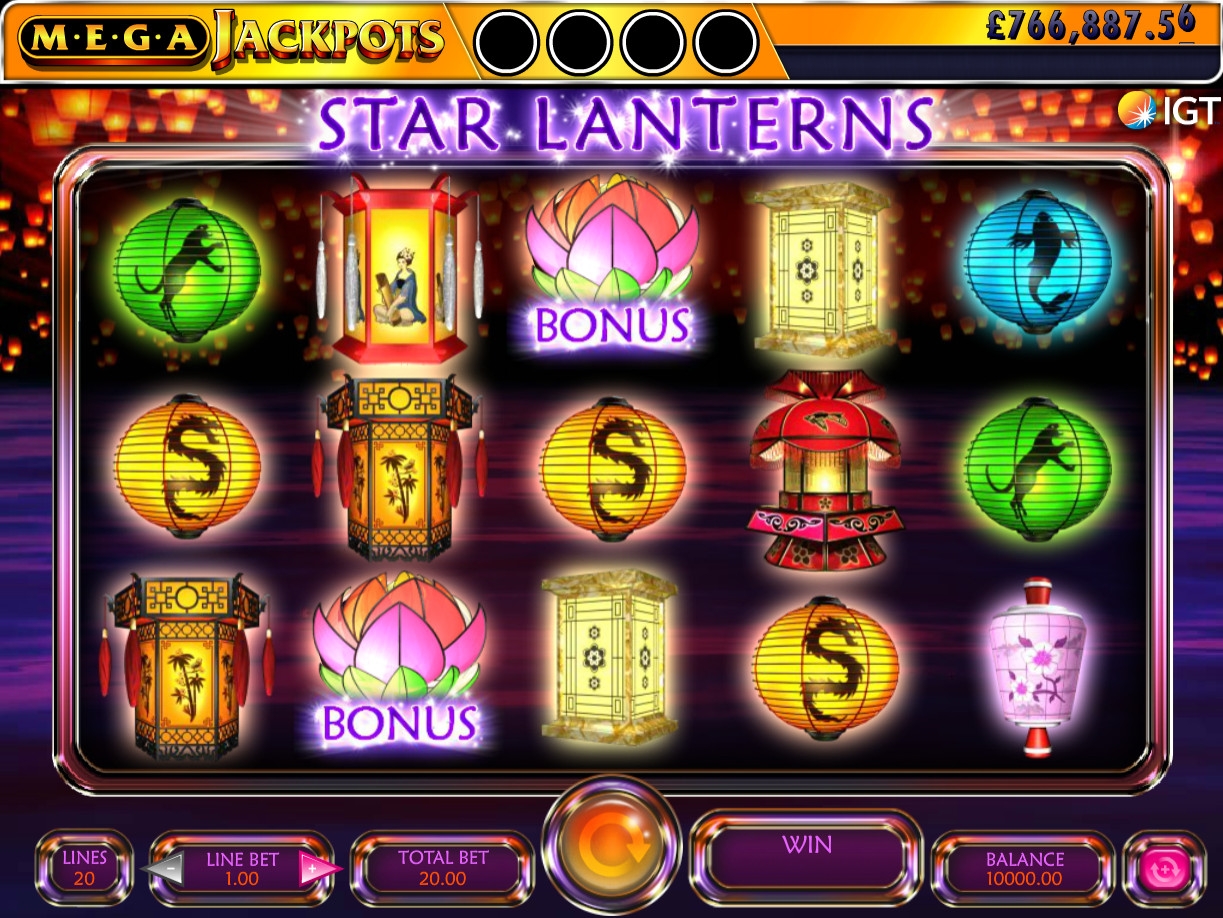Increase the line bet with plus arrow
1223x918 pixels.
pos(314,868)
